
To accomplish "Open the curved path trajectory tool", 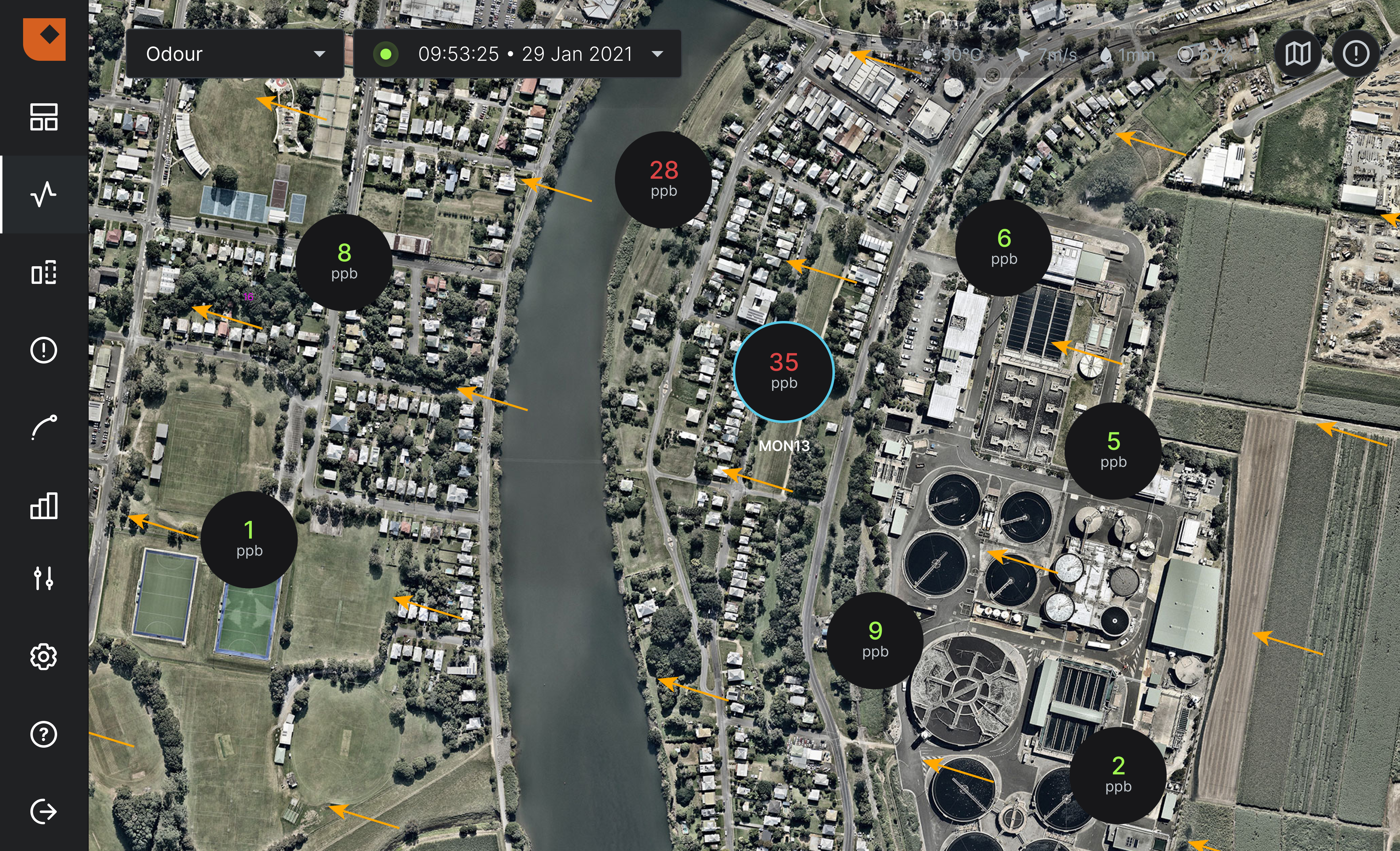I will (44, 428).
